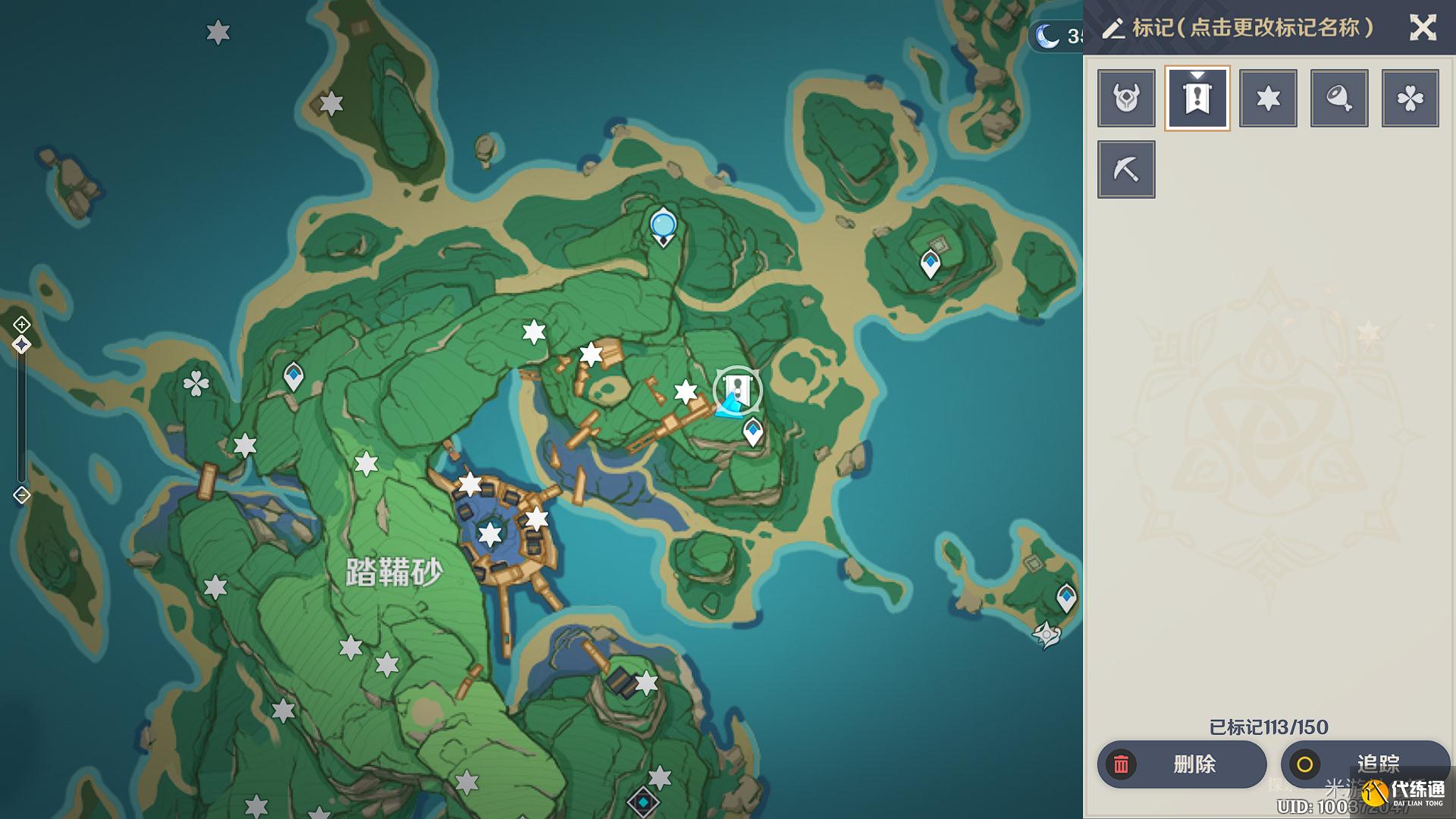
Task: Zoom in with the plus map button
Action: point(21,325)
